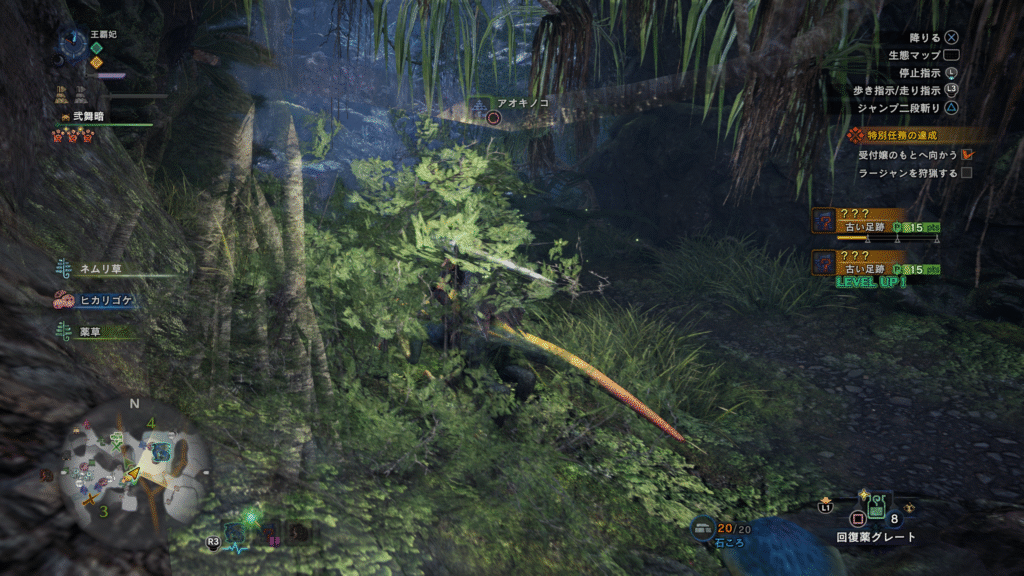Toggle the ラージャンを狩猟する objective checkbox
Screen dimensions: 1024x576
click(967, 173)
